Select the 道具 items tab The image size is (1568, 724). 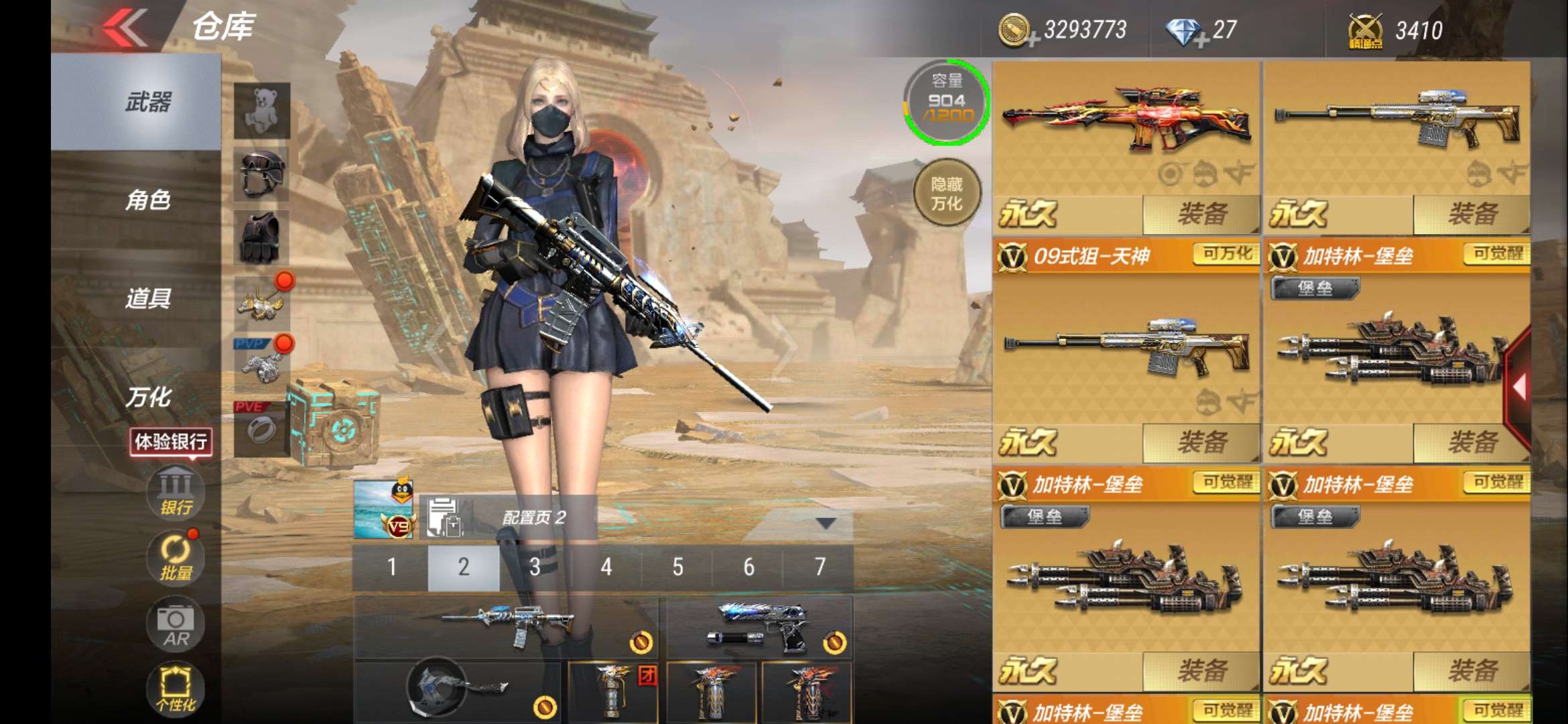coord(147,298)
